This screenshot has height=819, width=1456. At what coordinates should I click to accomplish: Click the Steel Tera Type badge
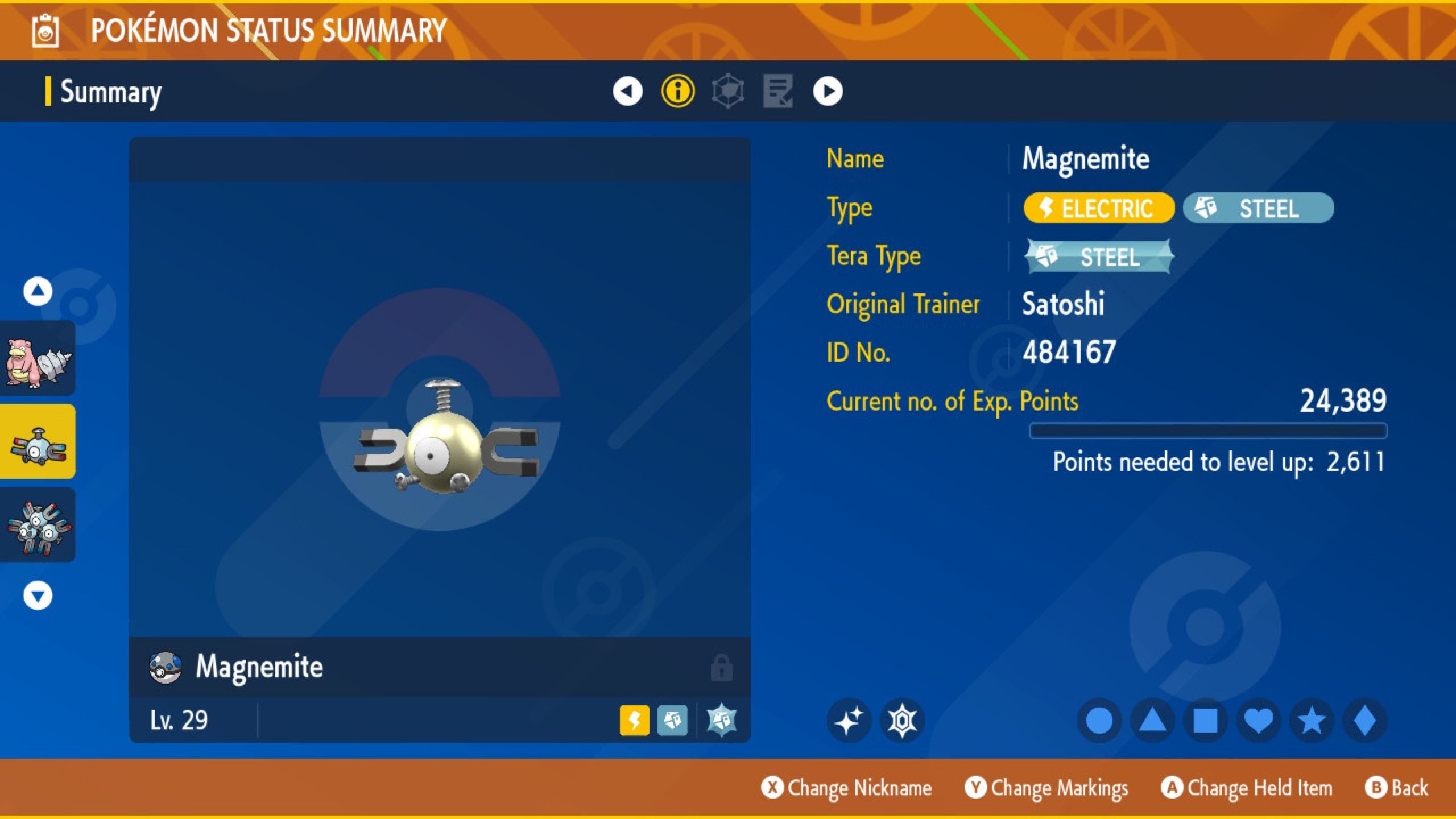pyautogui.click(x=1098, y=257)
